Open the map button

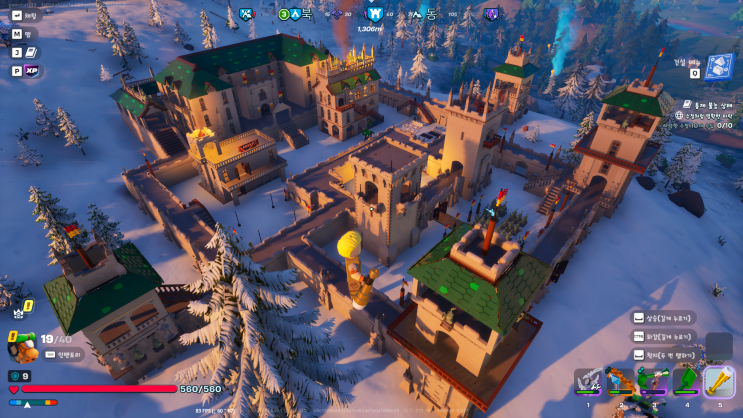(25, 34)
